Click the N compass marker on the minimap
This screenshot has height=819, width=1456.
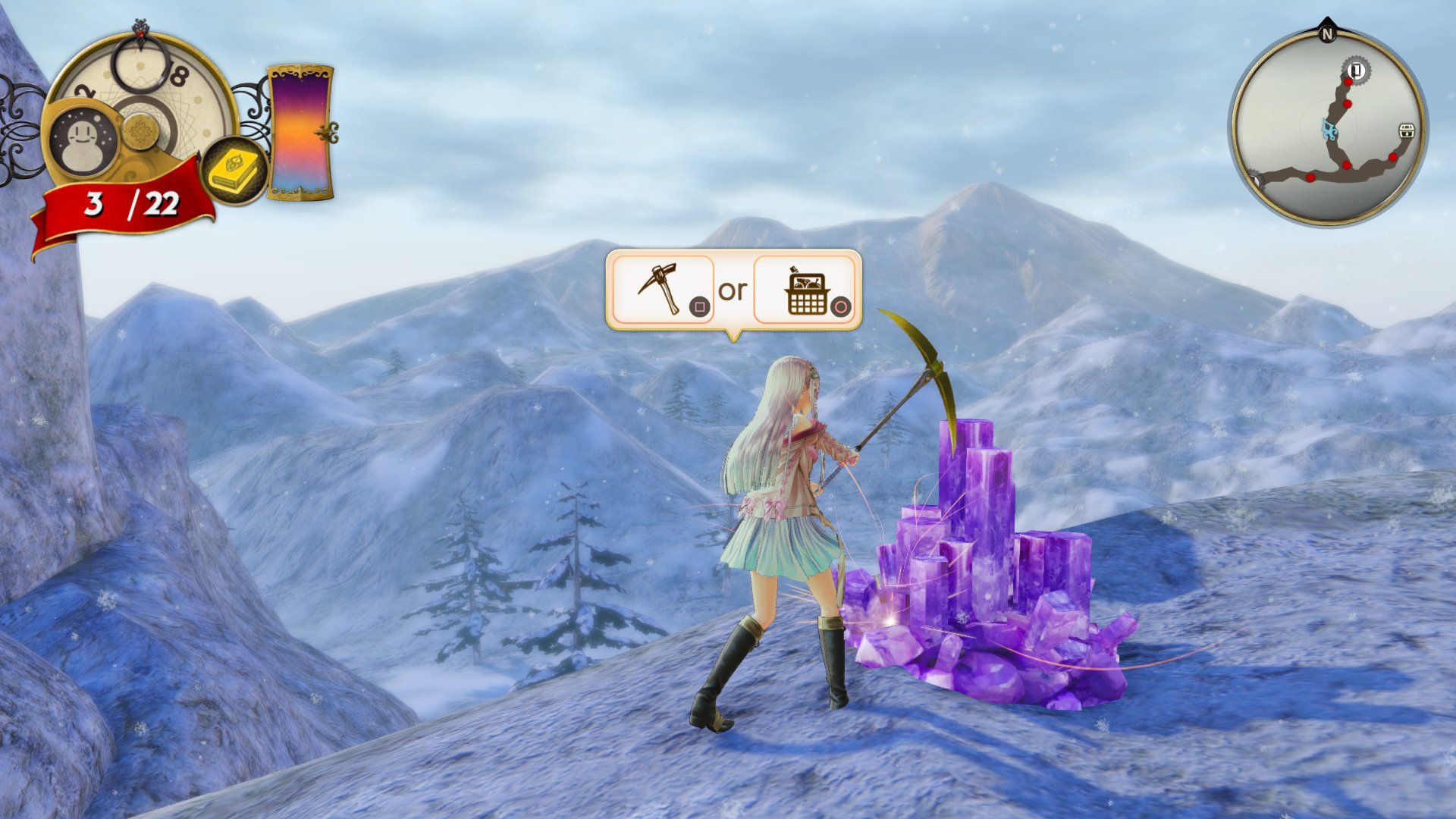[x=1328, y=34]
